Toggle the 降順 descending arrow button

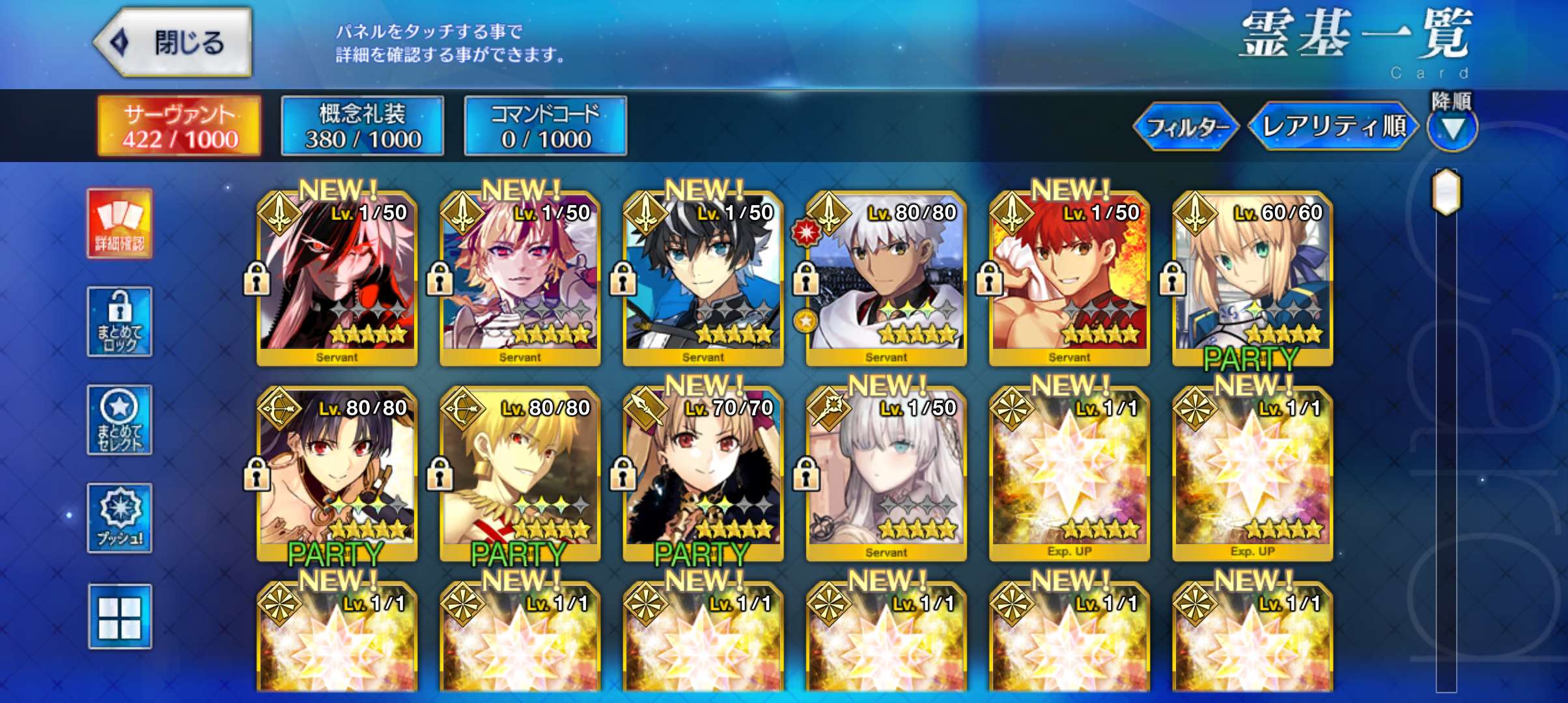coord(1451,128)
